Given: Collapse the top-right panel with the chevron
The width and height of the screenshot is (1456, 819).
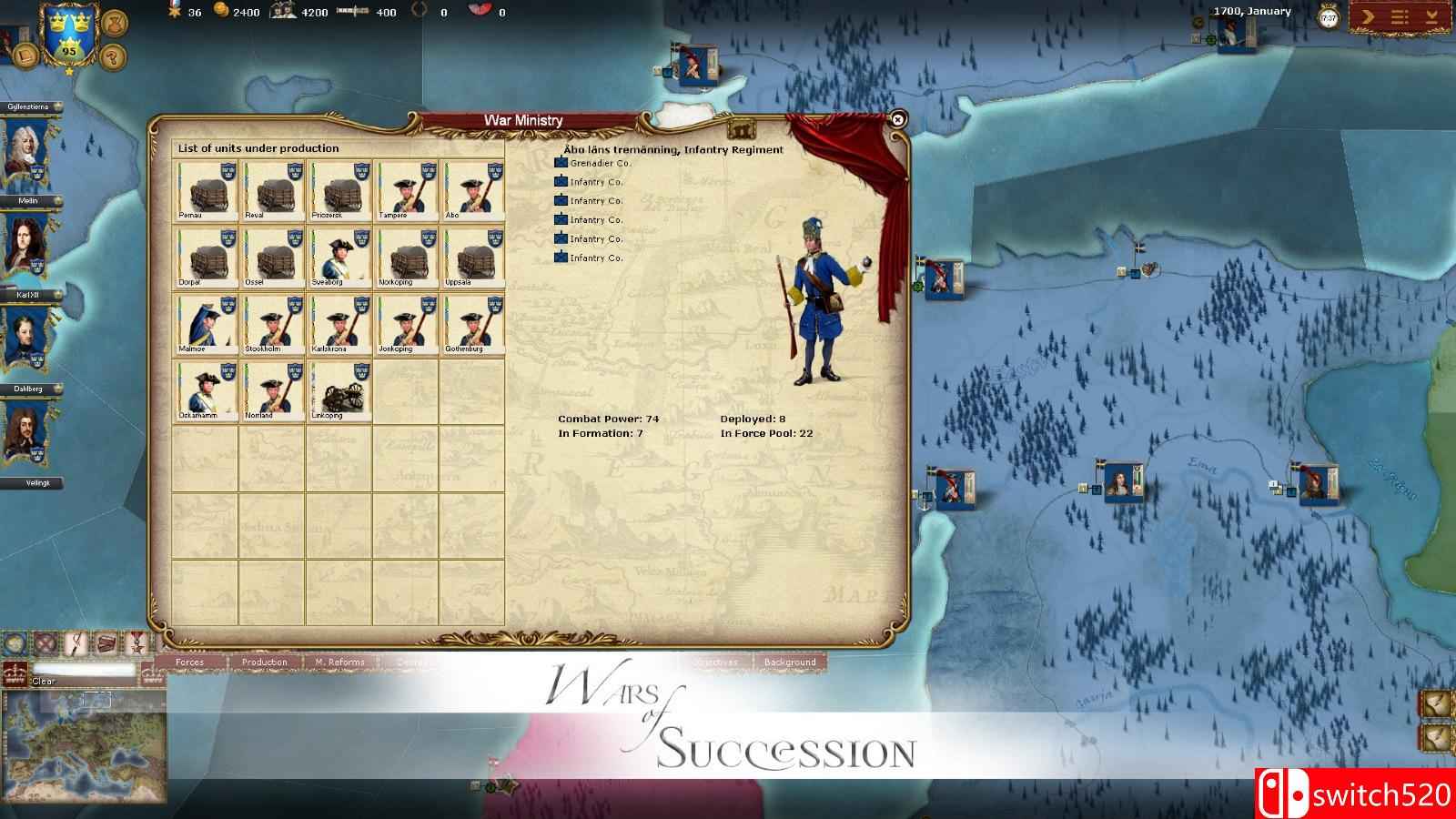Looking at the screenshot, I should click(x=1432, y=16).
